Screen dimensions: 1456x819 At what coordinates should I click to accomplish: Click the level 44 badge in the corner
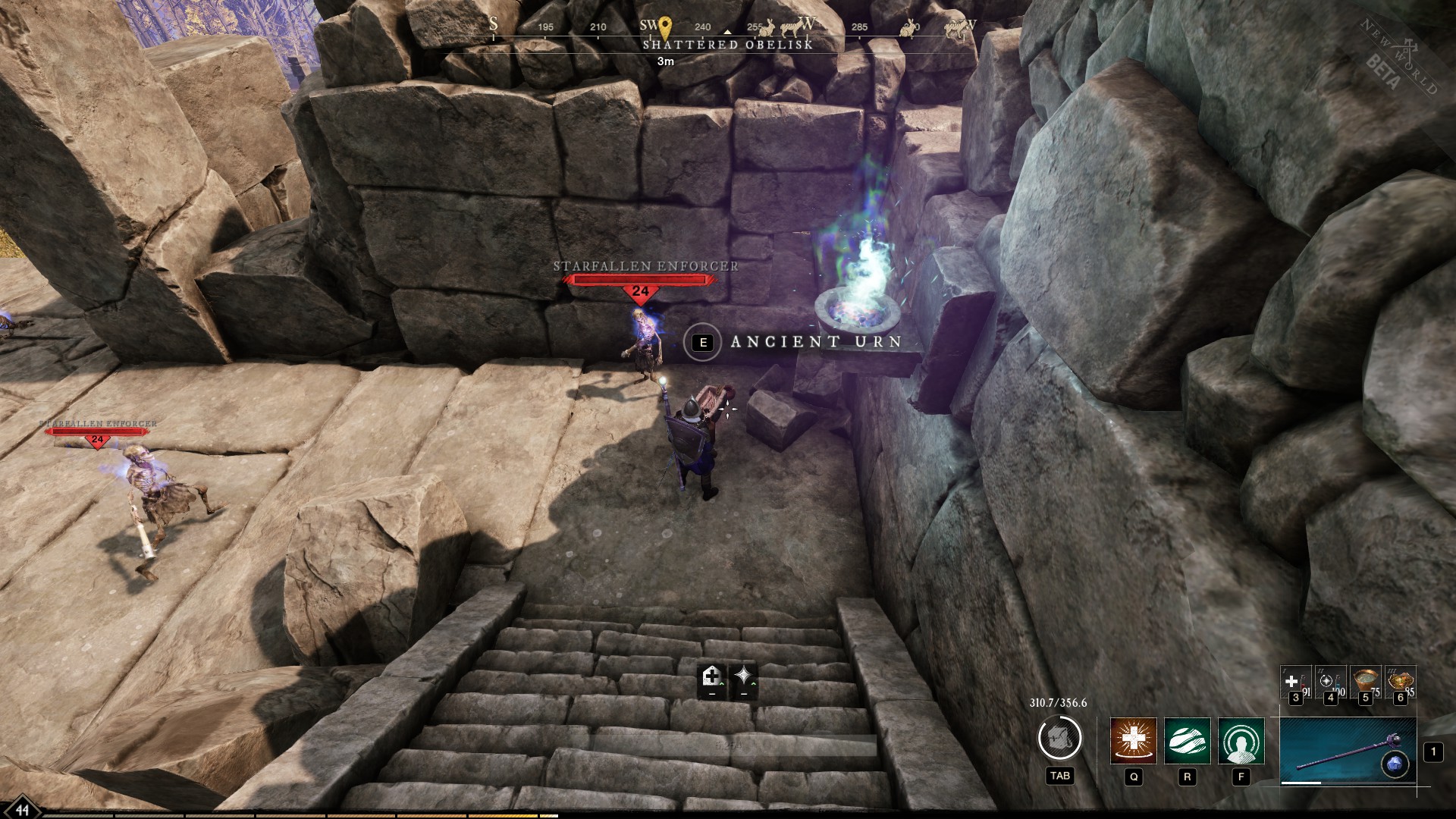click(x=22, y=808)
